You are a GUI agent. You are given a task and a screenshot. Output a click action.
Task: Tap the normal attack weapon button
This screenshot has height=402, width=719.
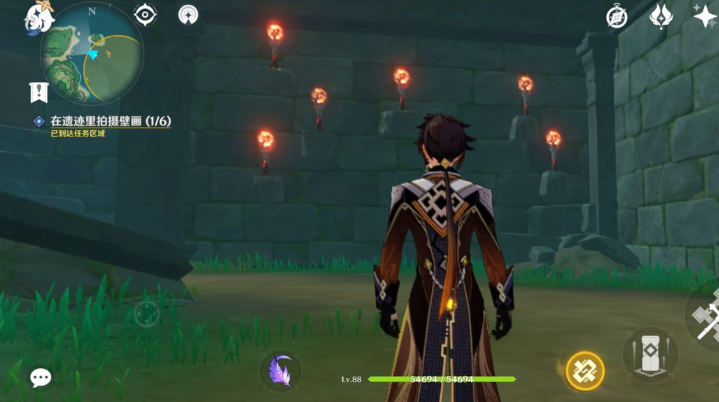[706, 318]
